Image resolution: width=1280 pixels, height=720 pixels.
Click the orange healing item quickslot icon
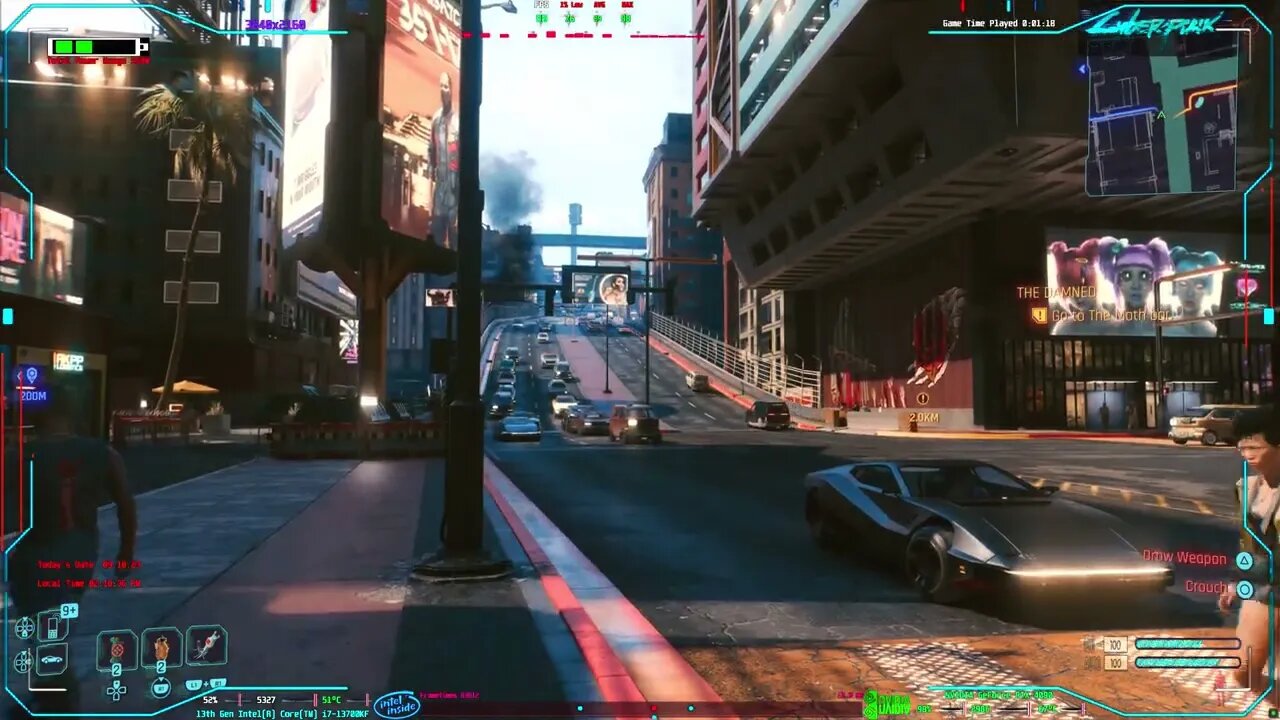161,650
